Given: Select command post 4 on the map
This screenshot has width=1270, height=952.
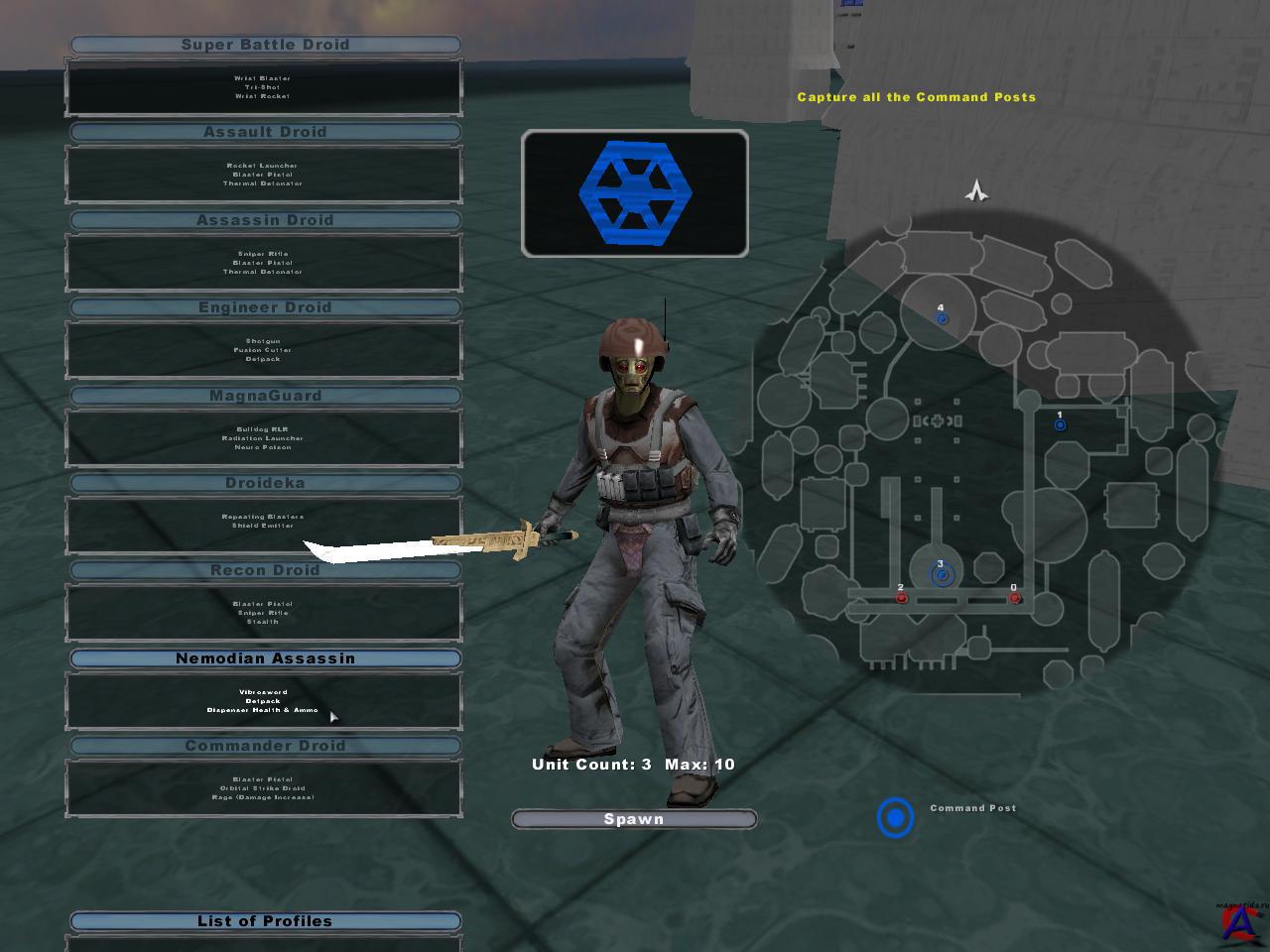Looking at the screenshot, I should pyautogui.click(x=943, y=318).
